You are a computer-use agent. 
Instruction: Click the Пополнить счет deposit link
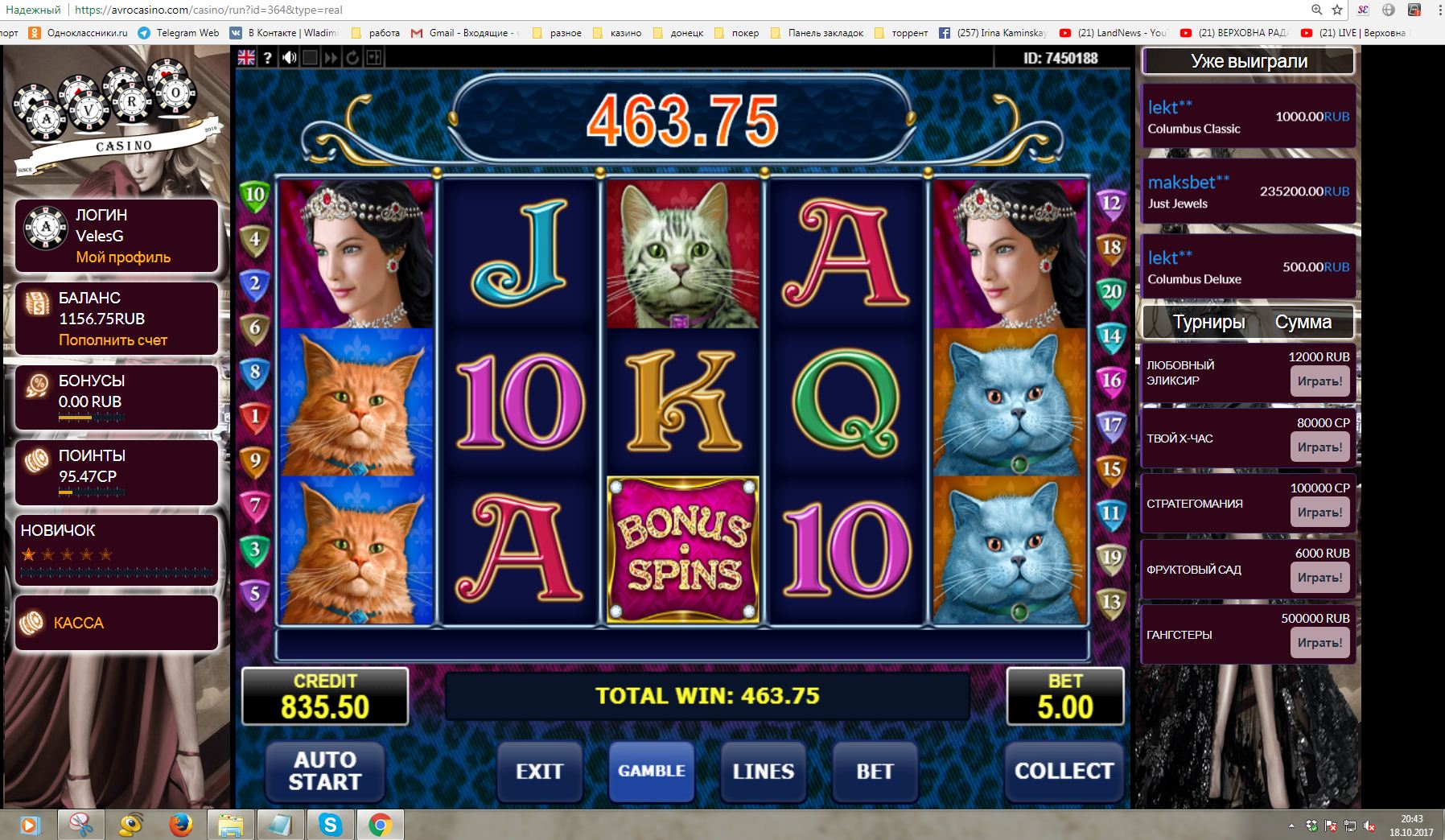pos(113,340)
